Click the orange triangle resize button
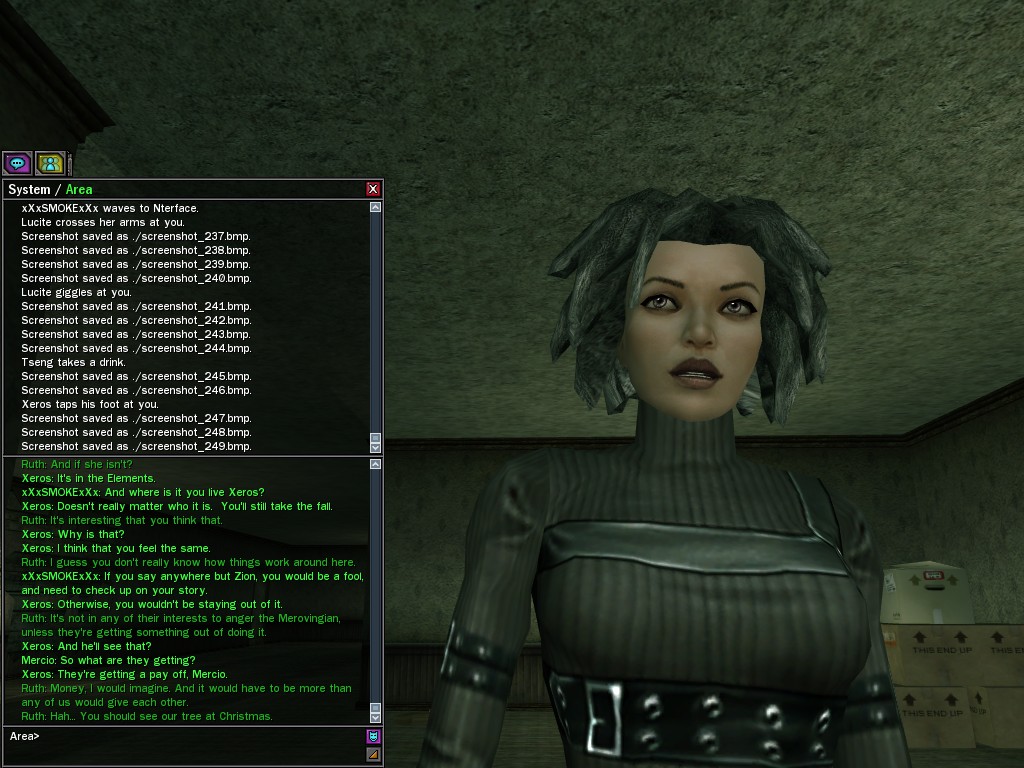Screen dimensions: 1024x768 374,754
